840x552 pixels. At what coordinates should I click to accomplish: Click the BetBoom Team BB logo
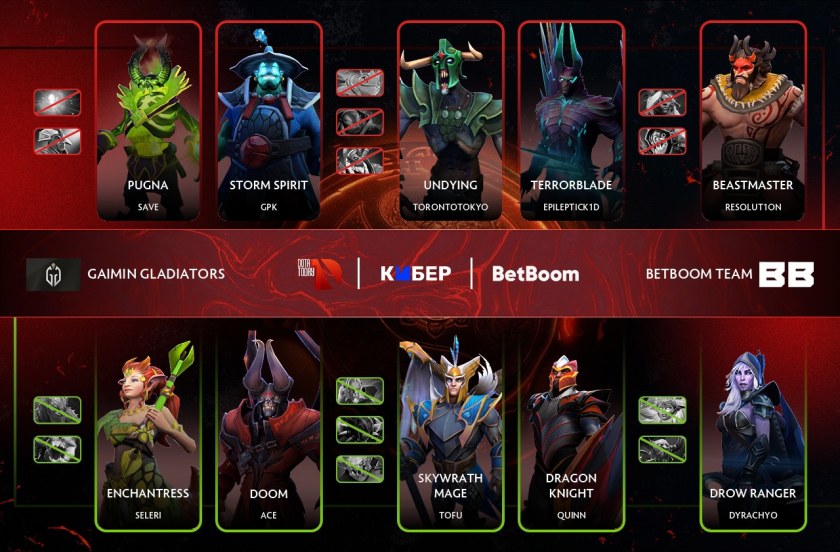pyautogui.click(x=786, y=274)
